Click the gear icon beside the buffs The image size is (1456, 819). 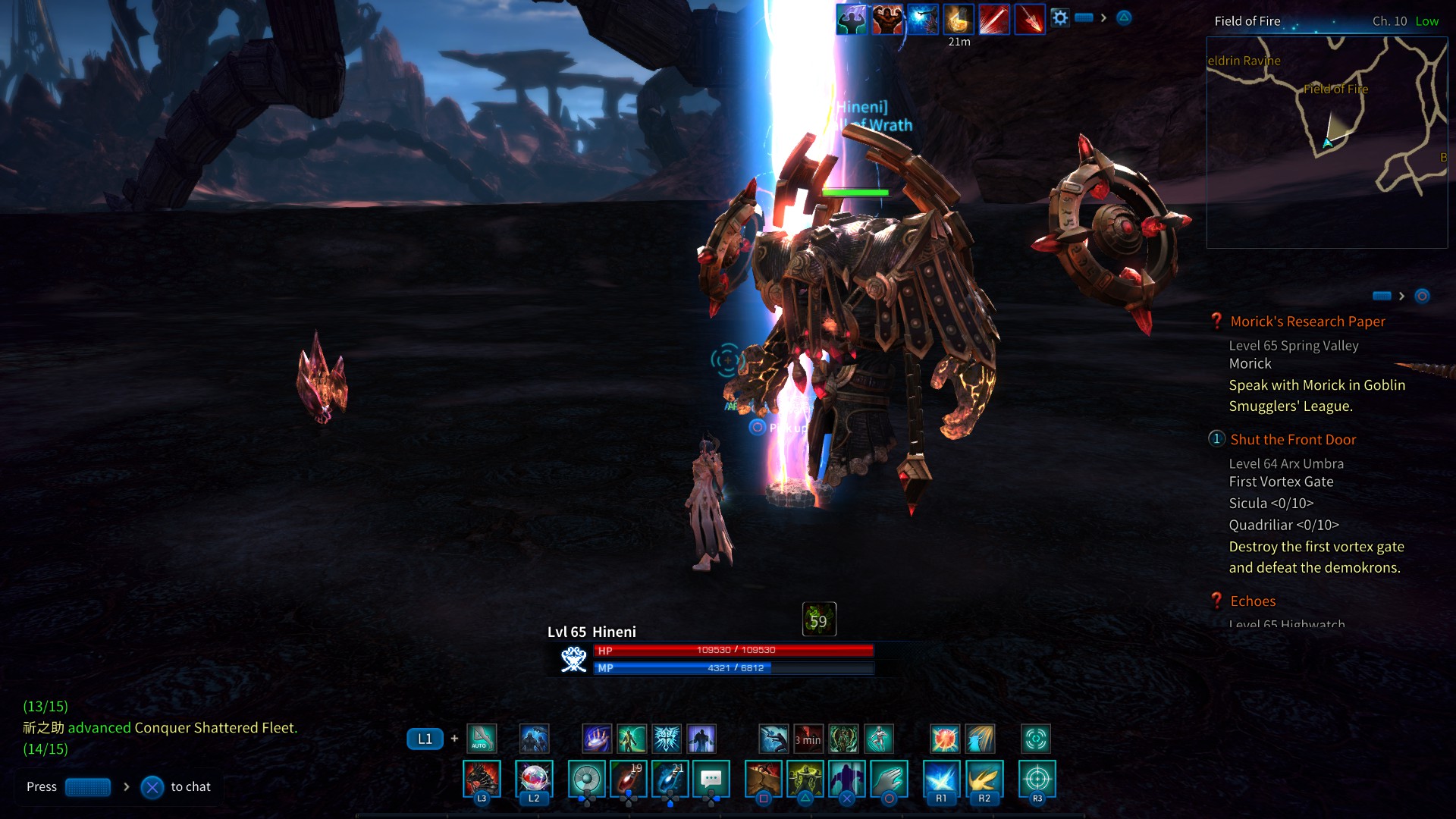pyautogui.click(x=1060, y=18)
